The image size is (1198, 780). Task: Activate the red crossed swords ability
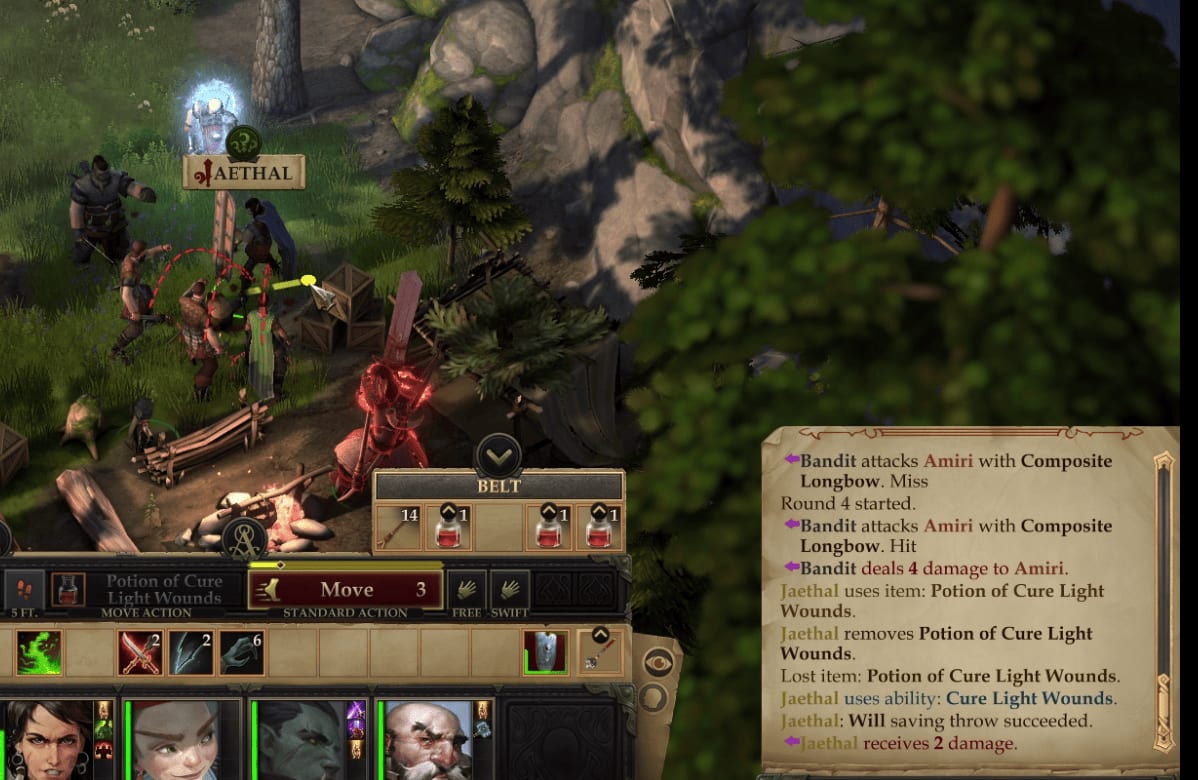140,653
